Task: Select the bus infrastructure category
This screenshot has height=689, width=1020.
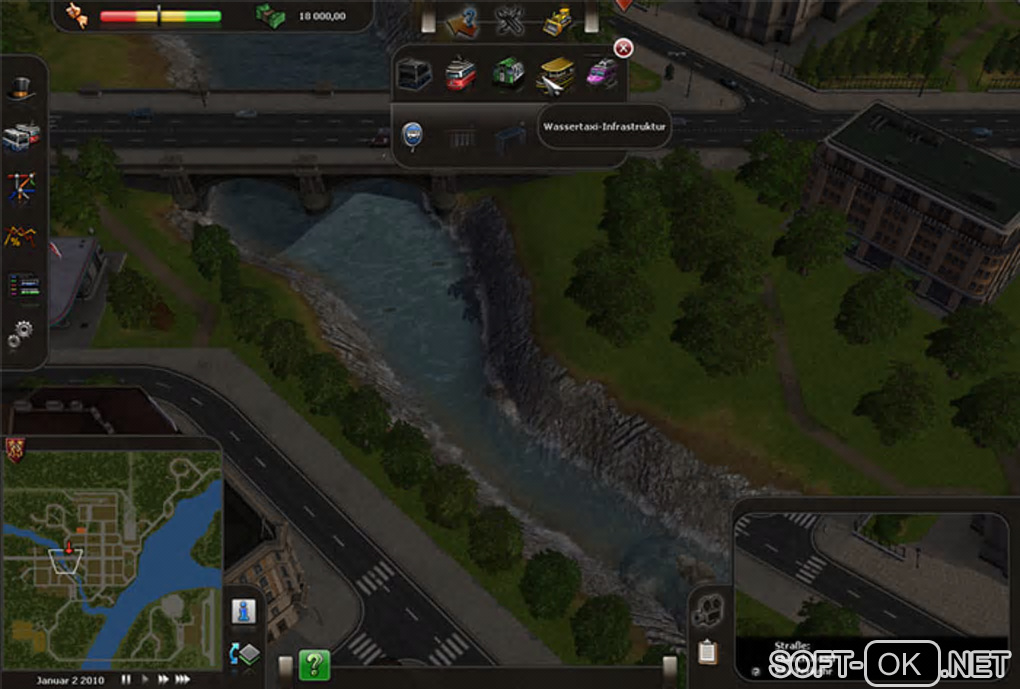Action: pyautogui.click(x=414, y=74)
